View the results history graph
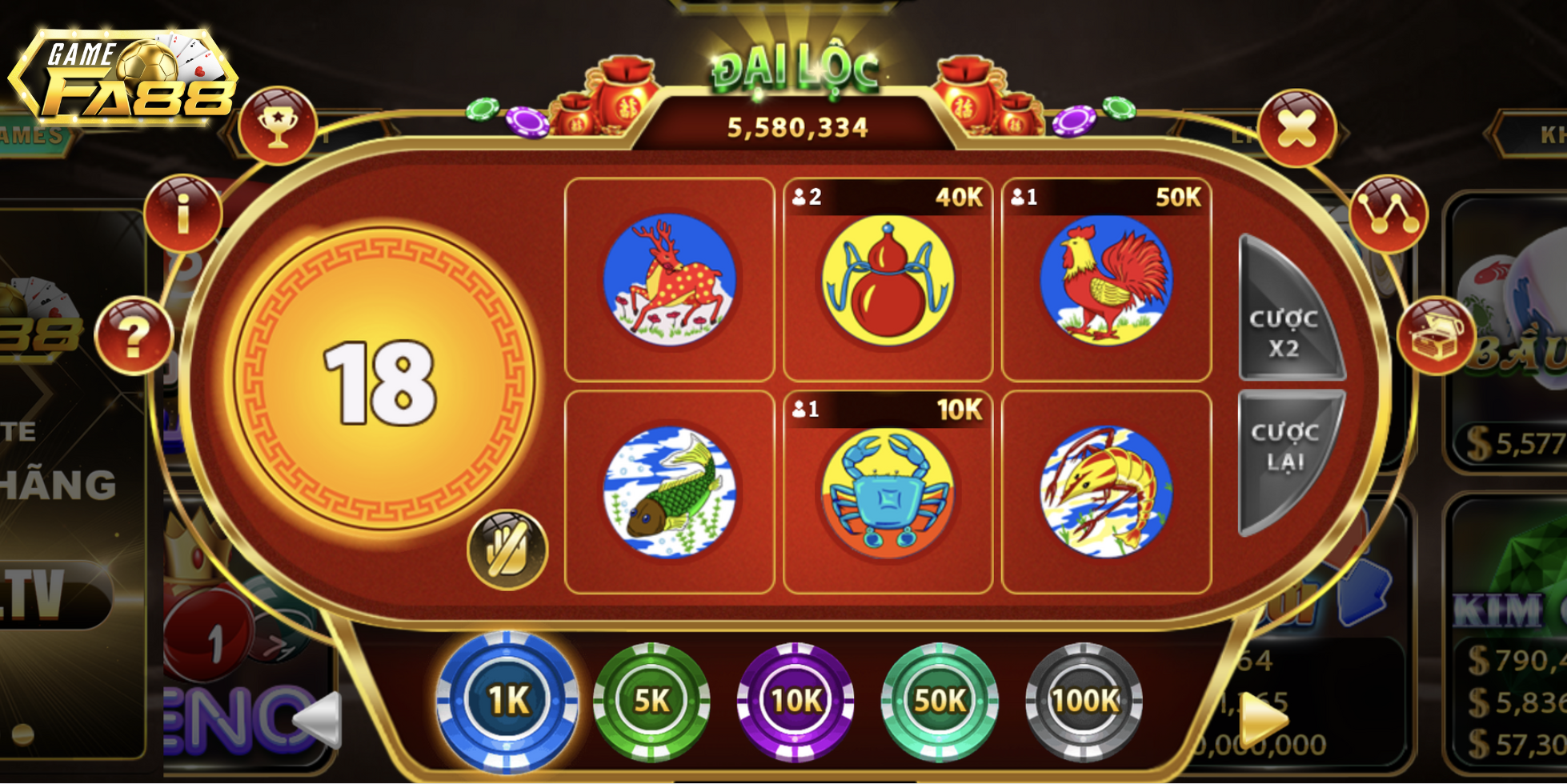 [1389, 214]
